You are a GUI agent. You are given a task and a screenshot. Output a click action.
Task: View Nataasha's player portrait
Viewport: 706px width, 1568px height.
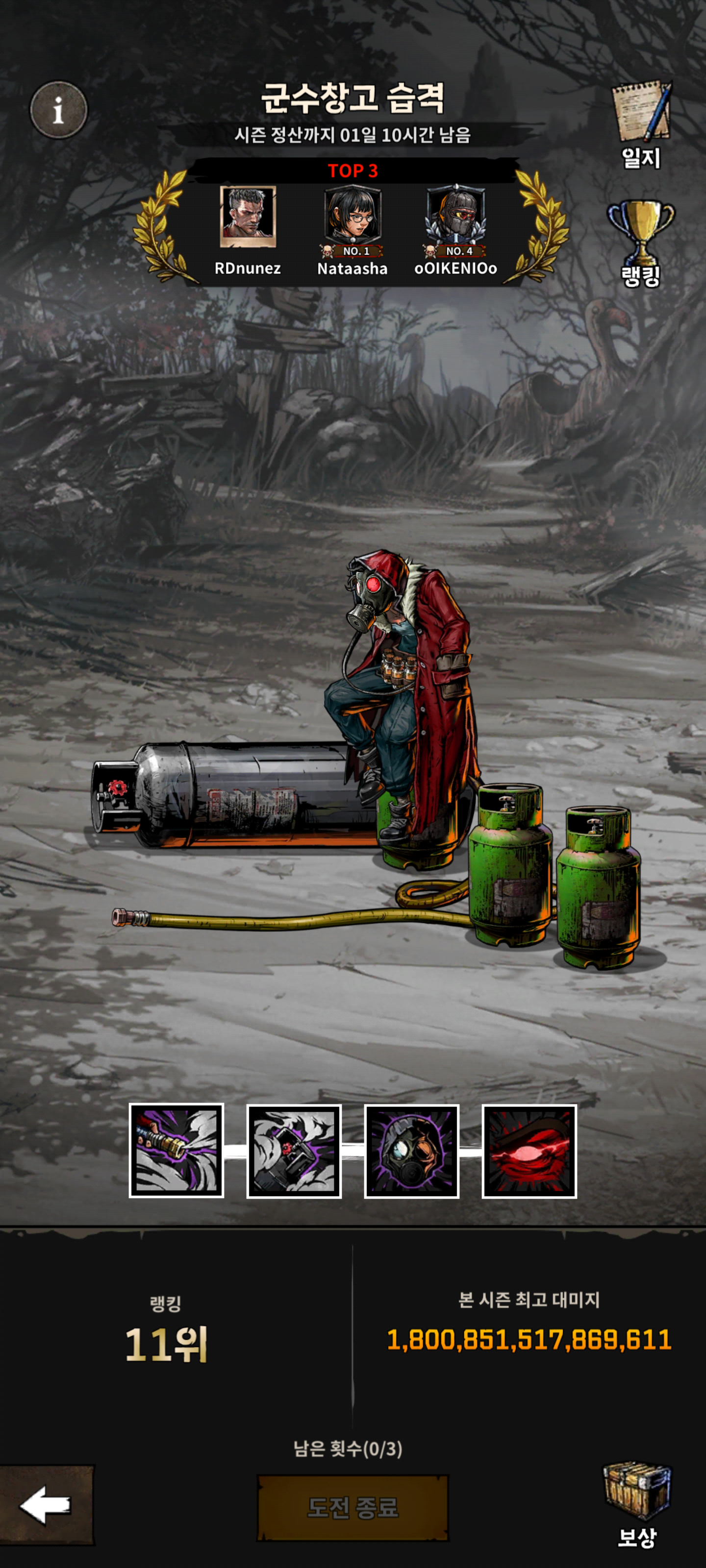click(353, 217)
